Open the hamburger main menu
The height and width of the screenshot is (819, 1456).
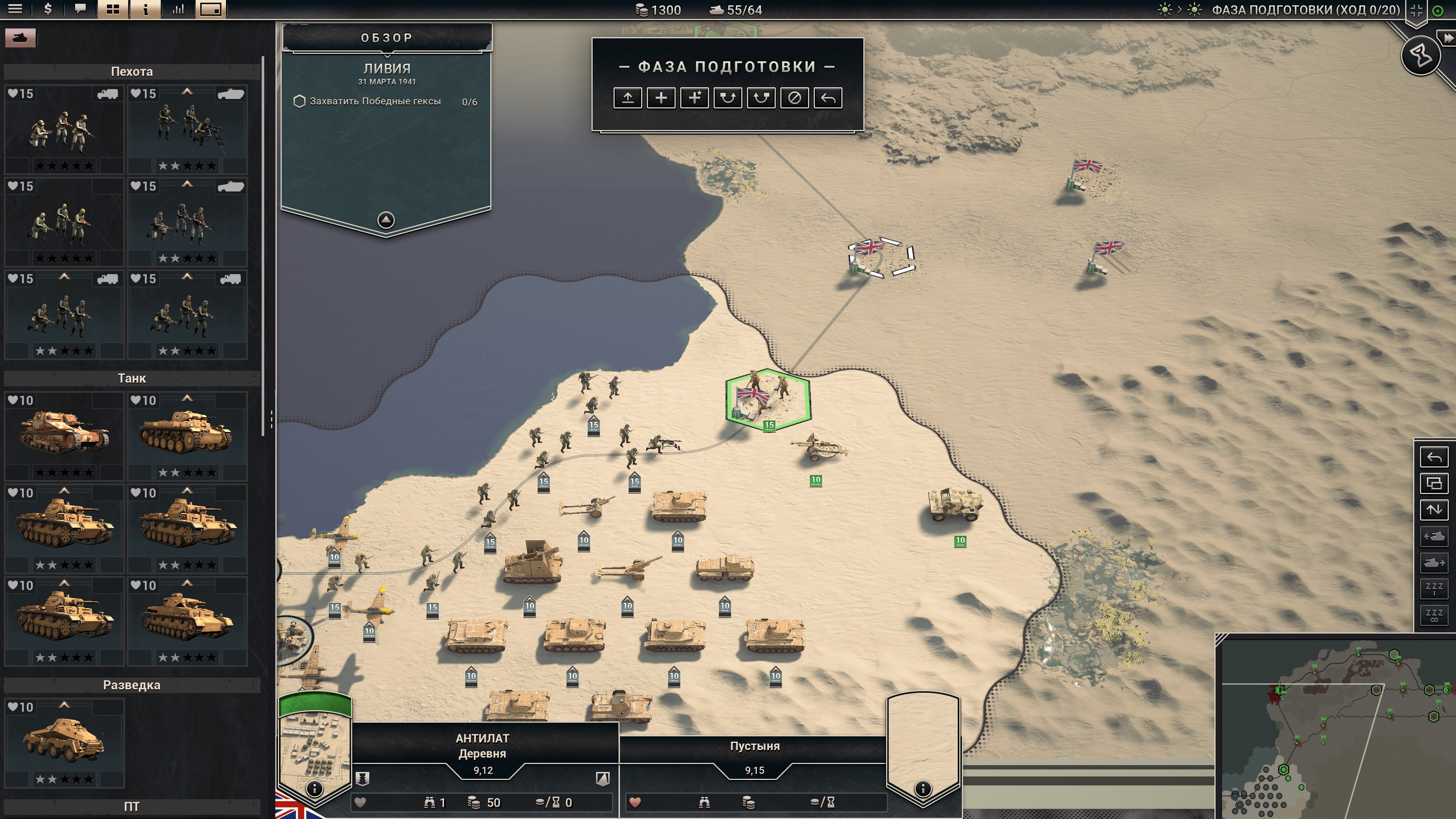[x=15, y=9]
